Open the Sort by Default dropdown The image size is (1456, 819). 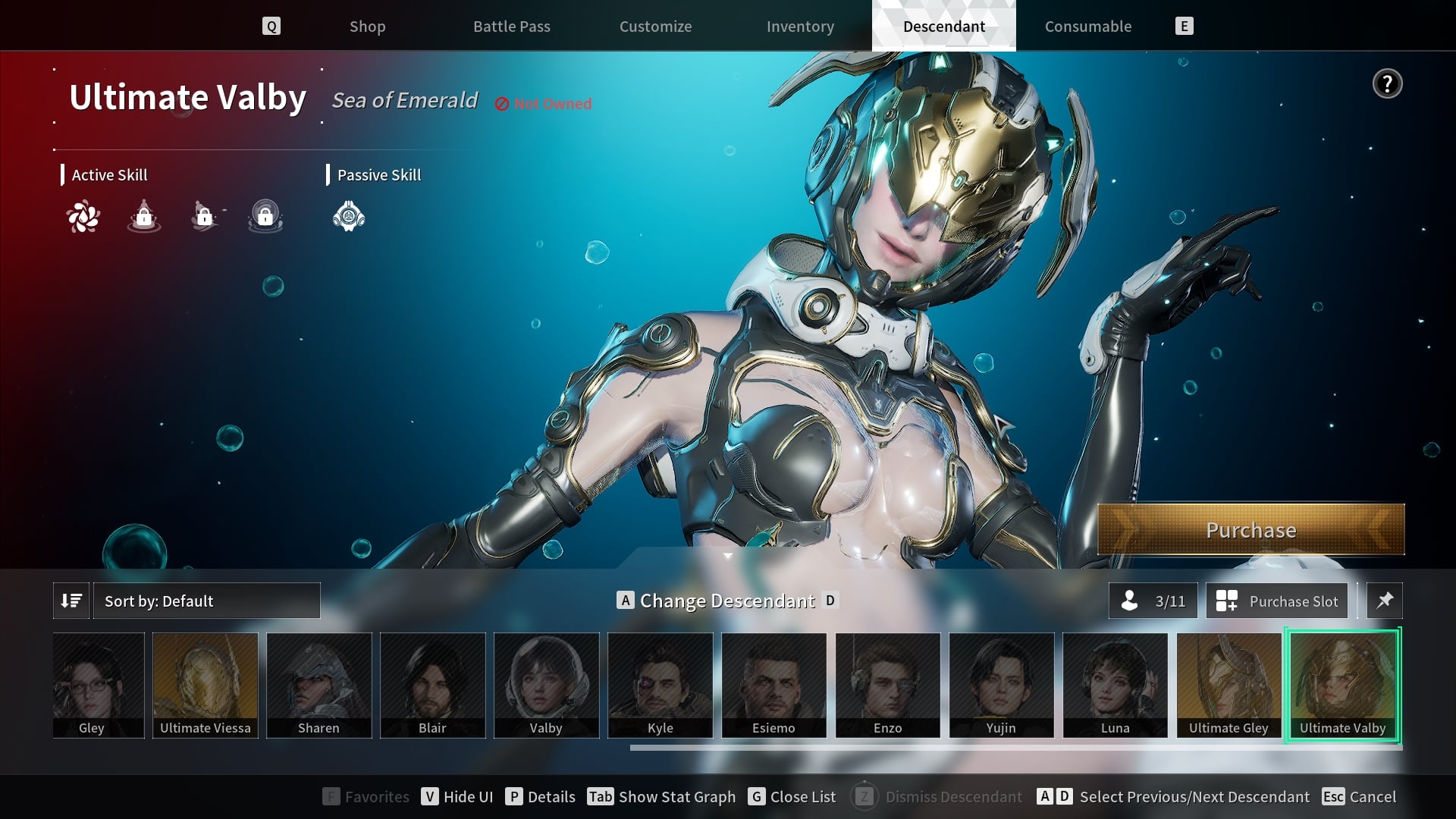206,601
